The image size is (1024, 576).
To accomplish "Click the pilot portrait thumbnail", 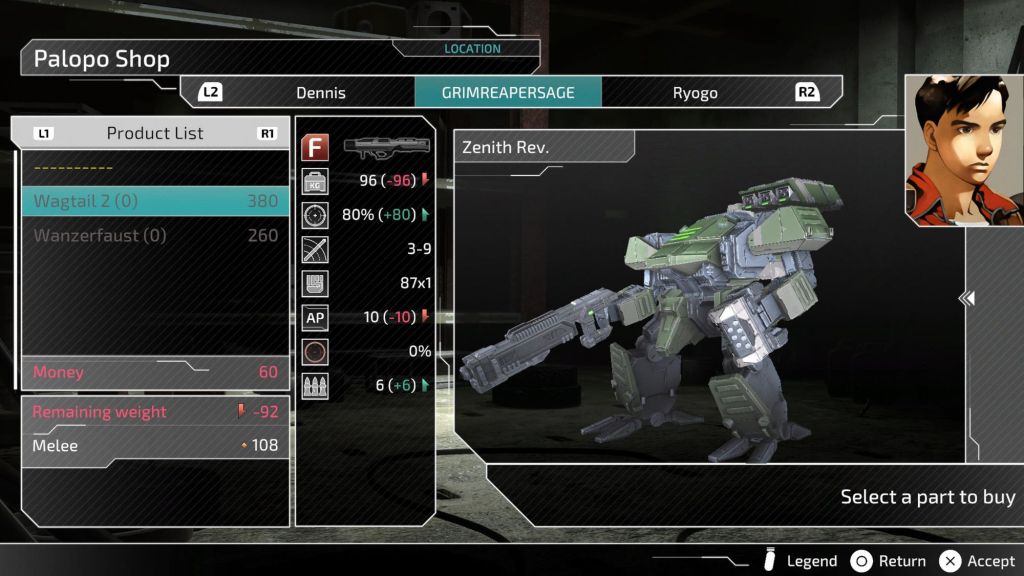I will pyautogui.click(x=963, y=150).
